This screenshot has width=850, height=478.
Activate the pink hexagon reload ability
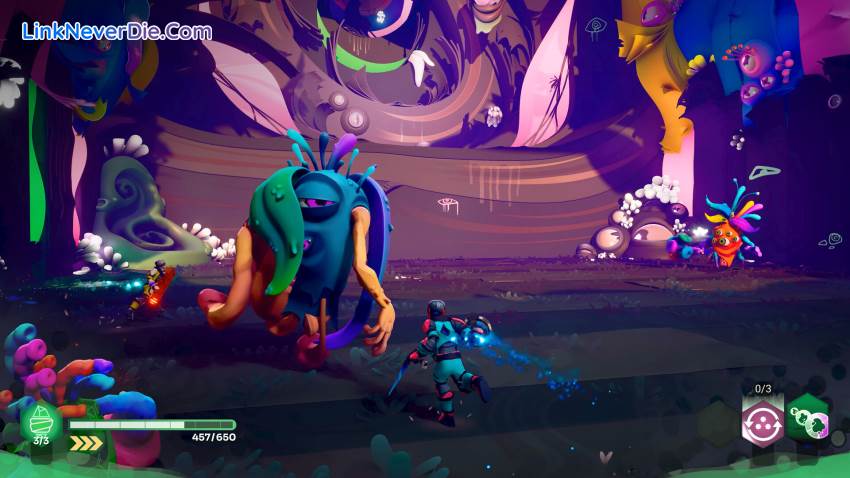tap(761, 421)
